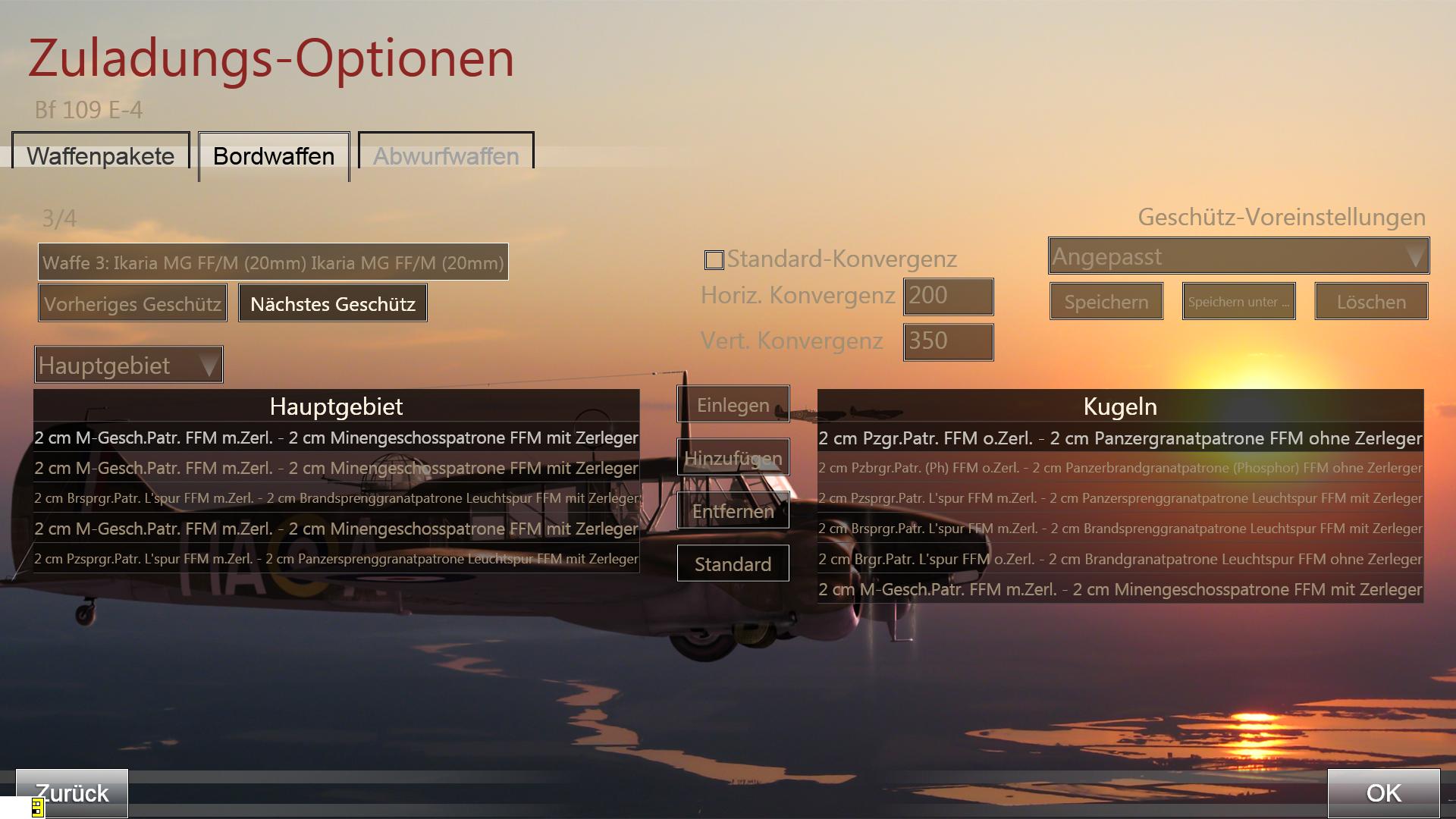Screen dimensions: 1456x819
Task: Confirm loadout with OK
Action: click(1383, 793)
